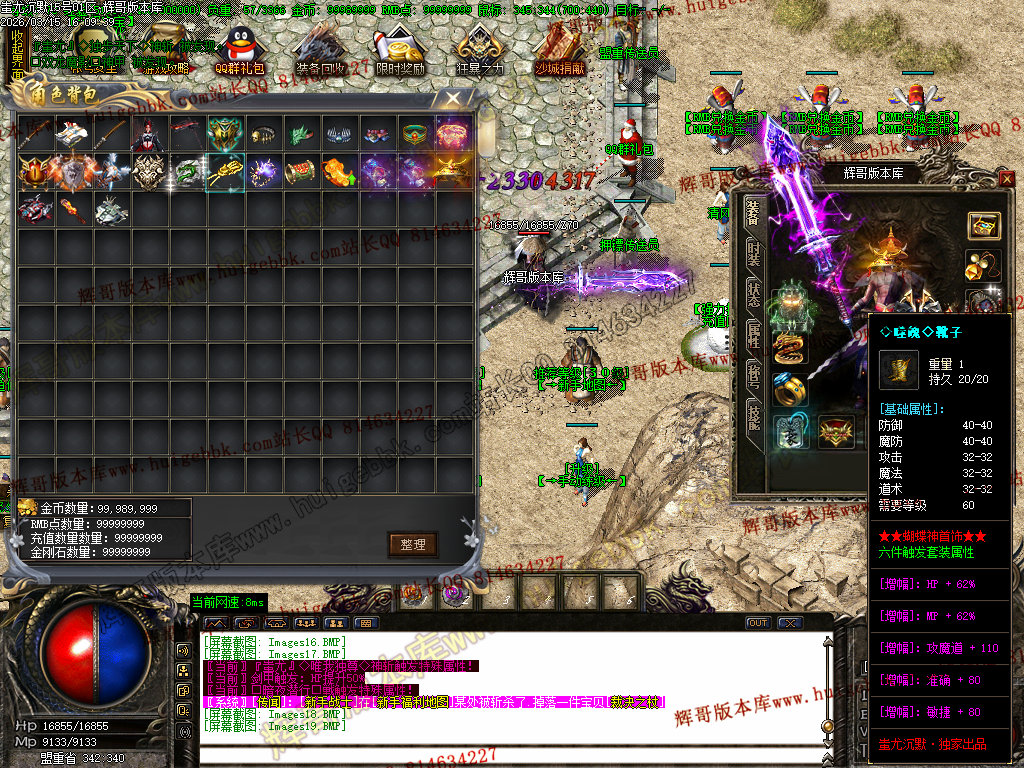Switch to the 时装 fashion tab
Screen dimensions: 1024x768
[753, 258]
